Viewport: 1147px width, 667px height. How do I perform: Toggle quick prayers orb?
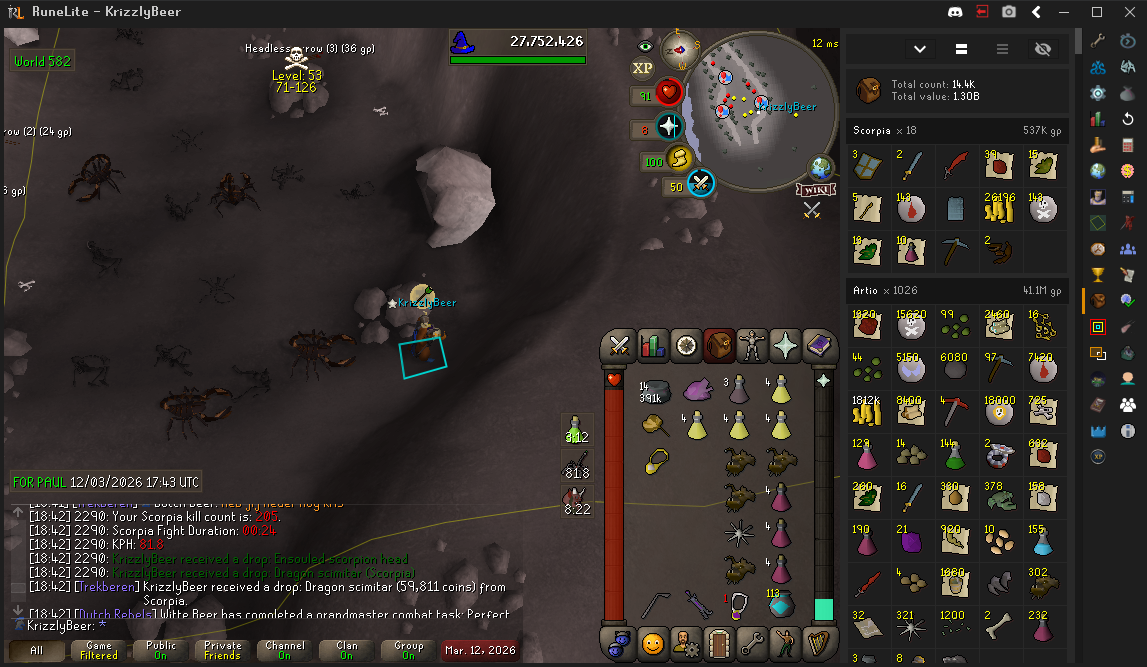tap(668, 127)
